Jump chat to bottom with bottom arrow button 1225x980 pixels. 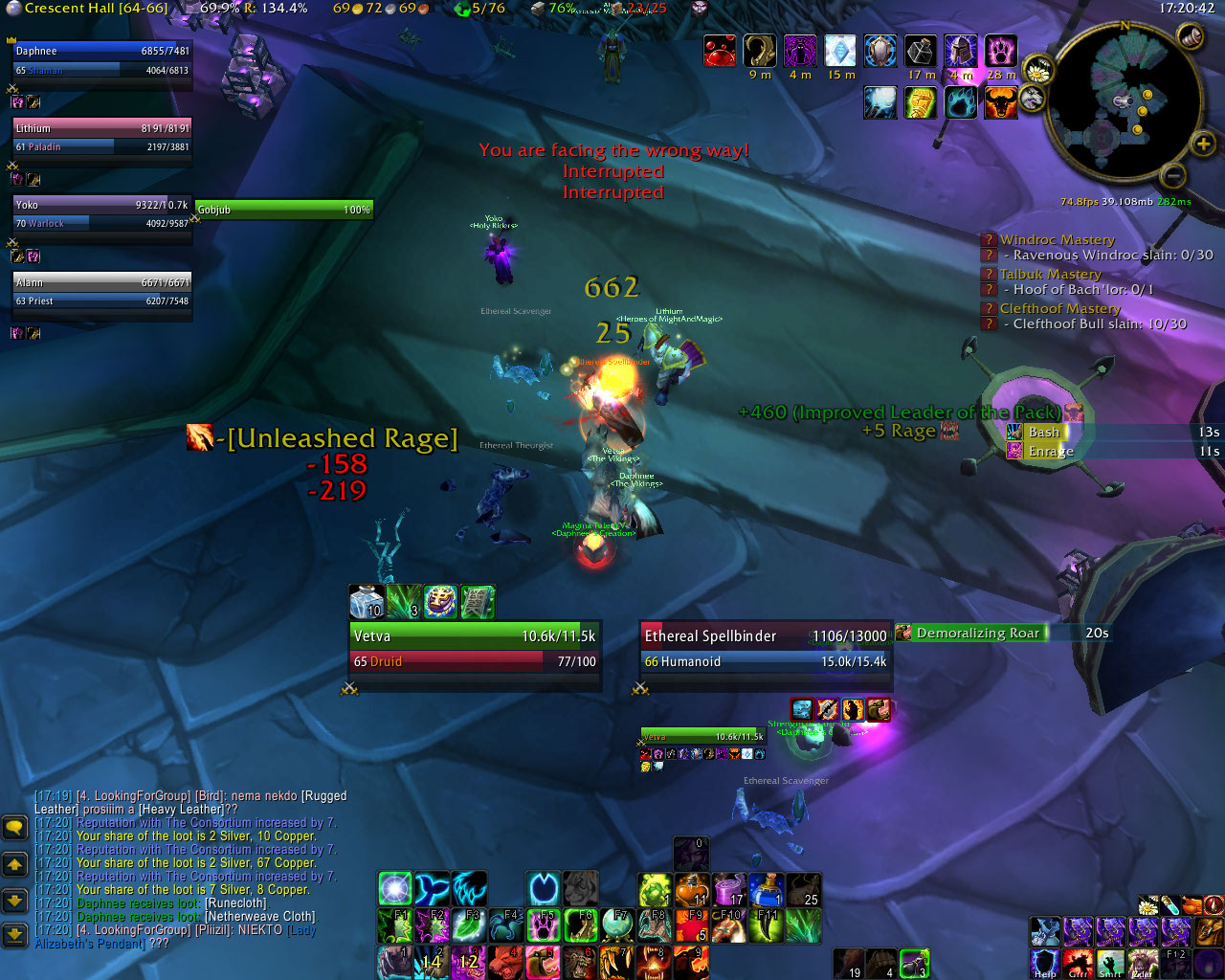14,933
